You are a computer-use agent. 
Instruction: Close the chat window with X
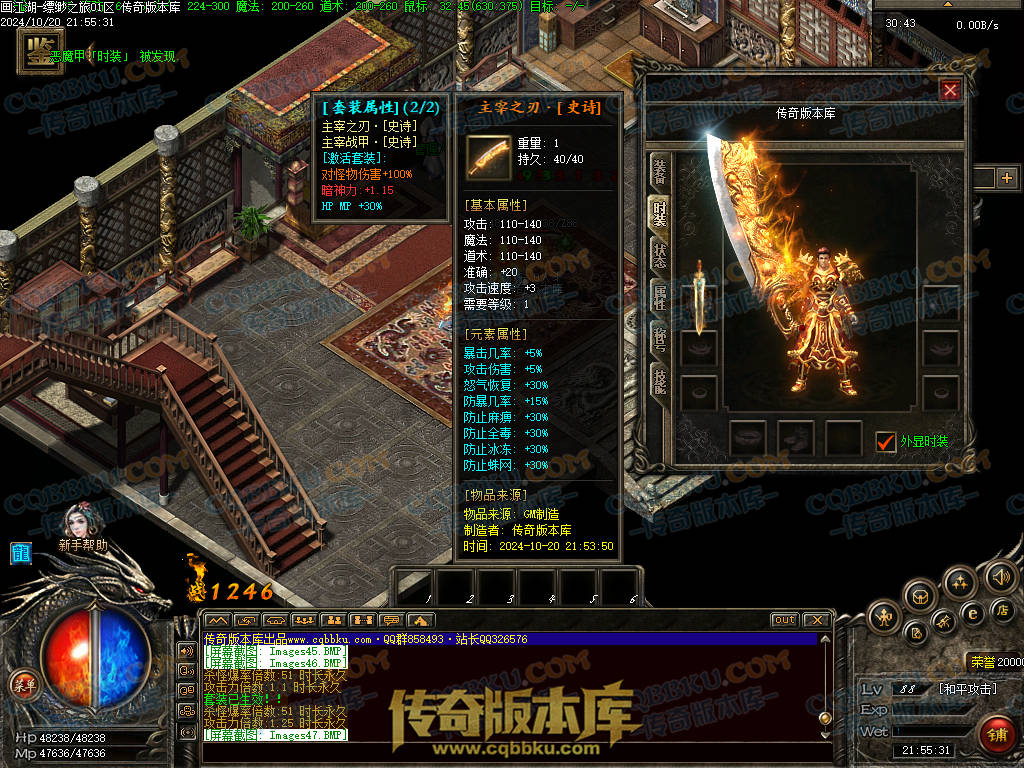click(816, 620)
